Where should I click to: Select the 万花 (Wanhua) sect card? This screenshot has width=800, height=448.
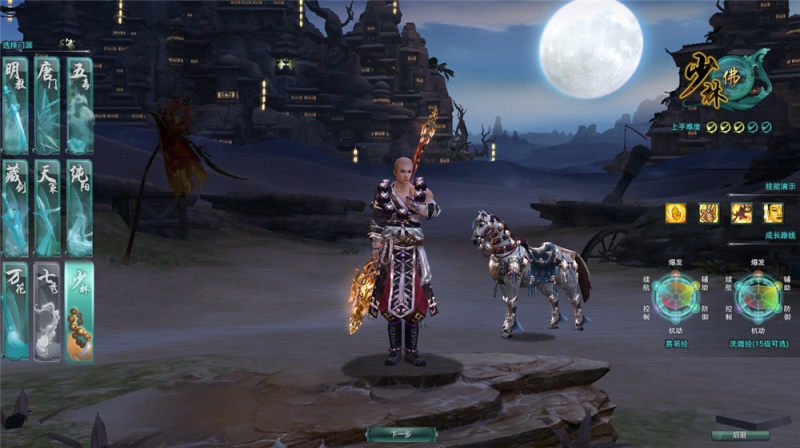click(16, 310)
